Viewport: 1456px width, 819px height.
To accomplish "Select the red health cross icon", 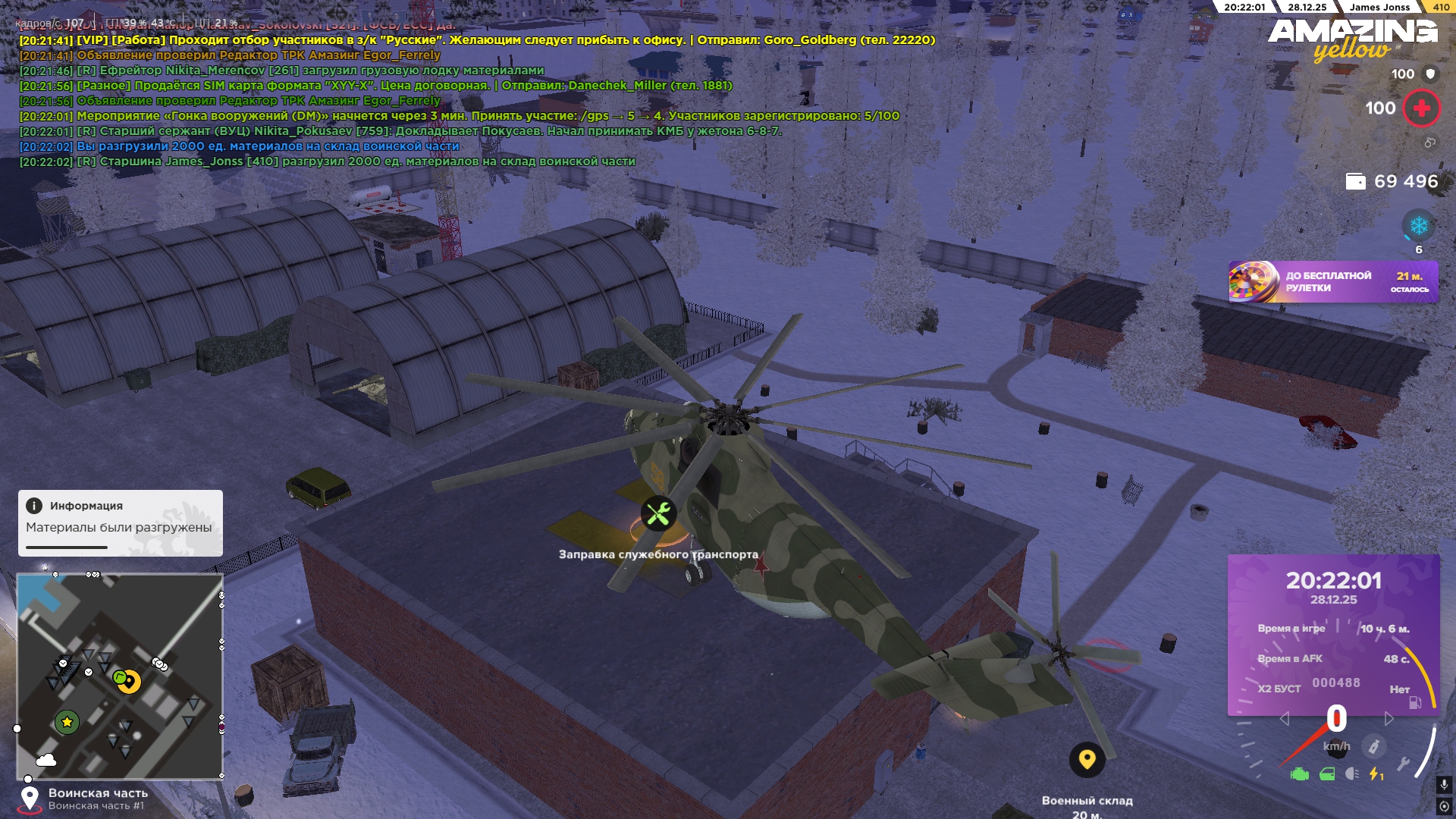I will point(1421,108).
